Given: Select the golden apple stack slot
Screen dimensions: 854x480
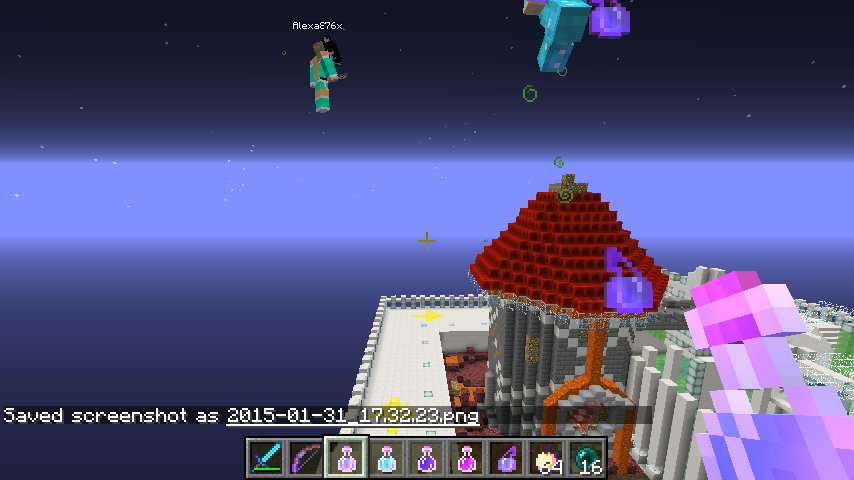Looking at the screenshot, I should pos(546,458).
